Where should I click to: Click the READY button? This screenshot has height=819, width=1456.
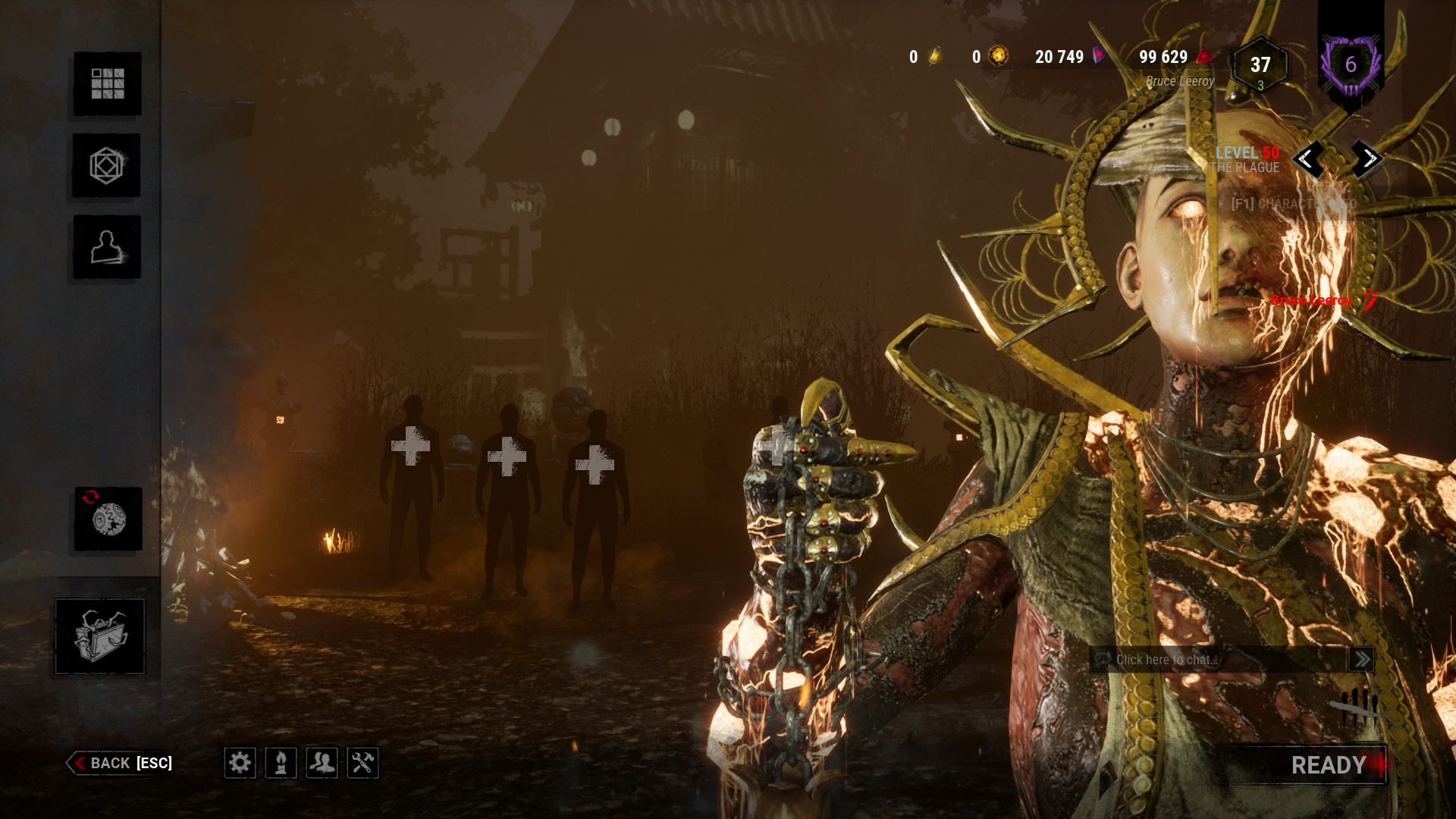point(1329,765)
